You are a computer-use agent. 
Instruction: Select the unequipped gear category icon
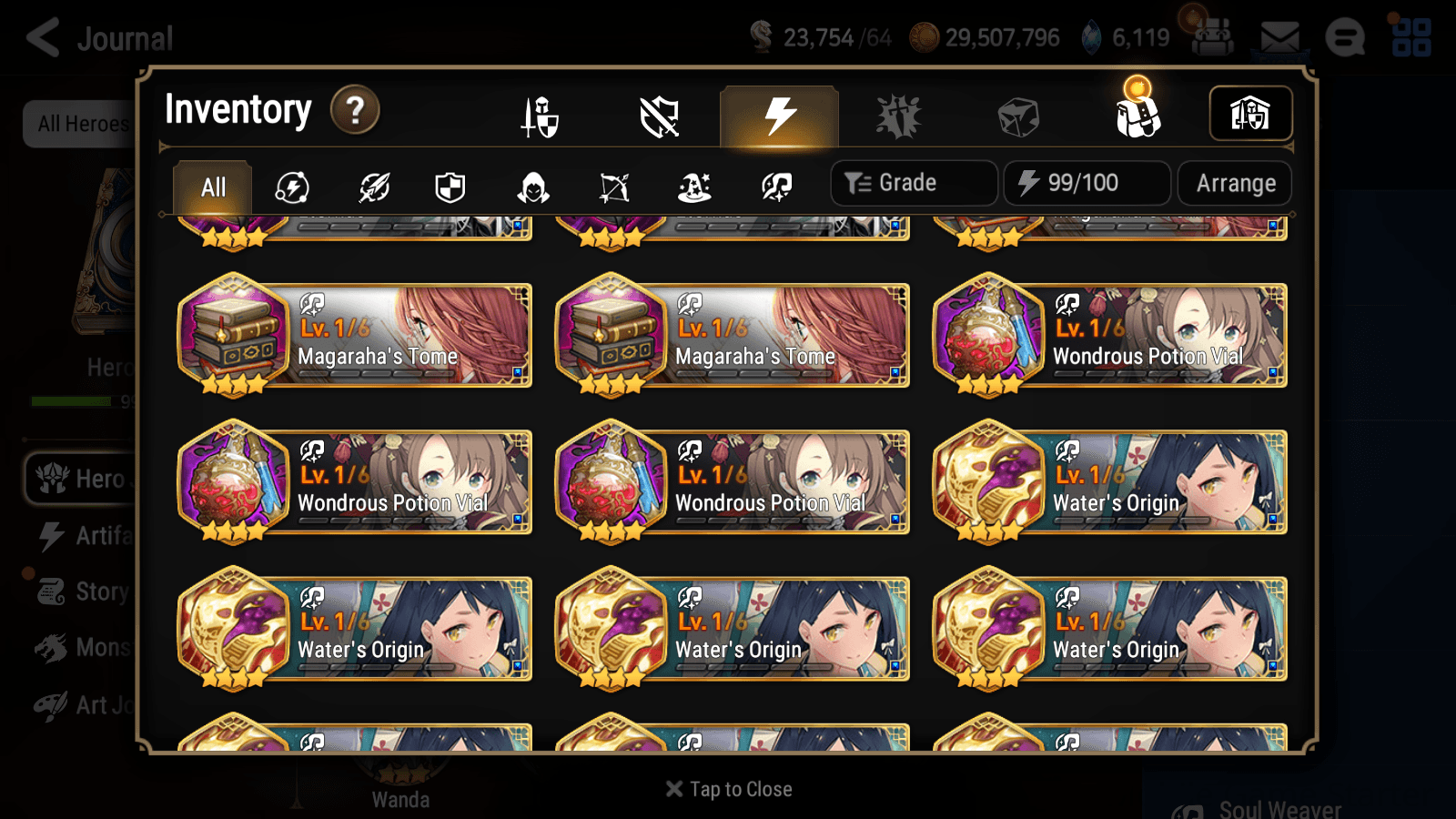[660, 116]
